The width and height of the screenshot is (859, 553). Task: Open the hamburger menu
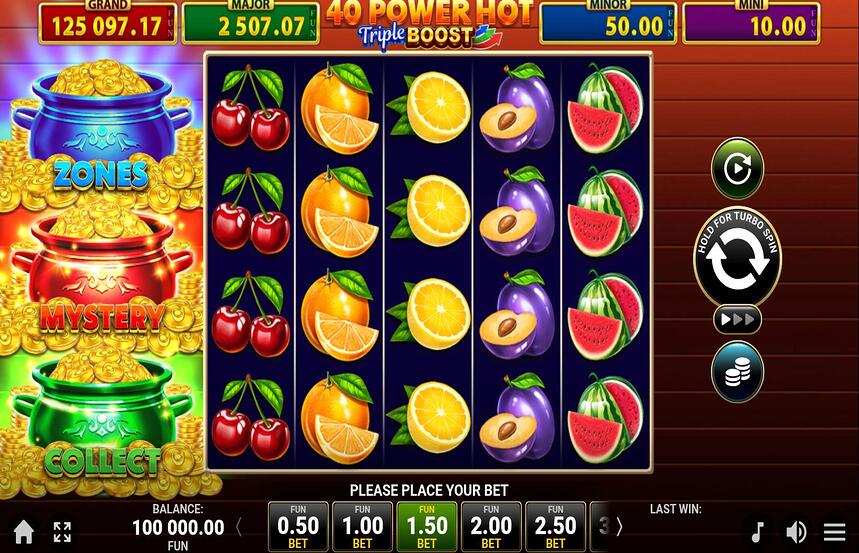(x=835, y=532)
